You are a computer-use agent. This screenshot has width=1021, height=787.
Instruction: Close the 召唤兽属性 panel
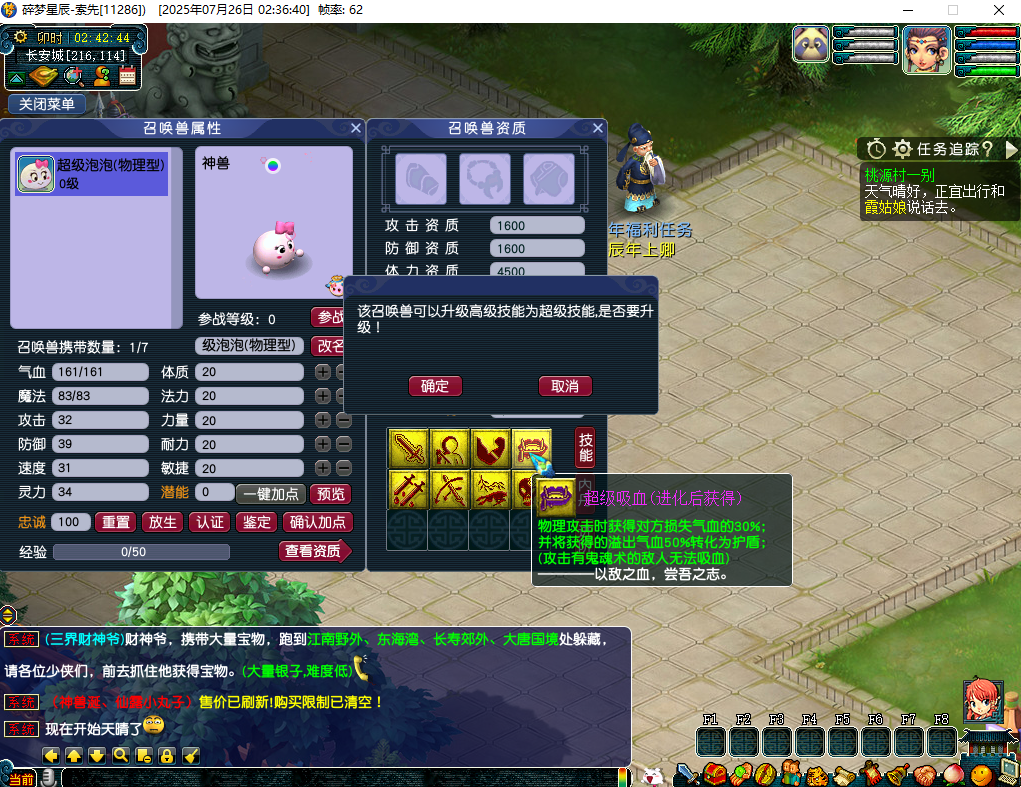click(356, 128)
